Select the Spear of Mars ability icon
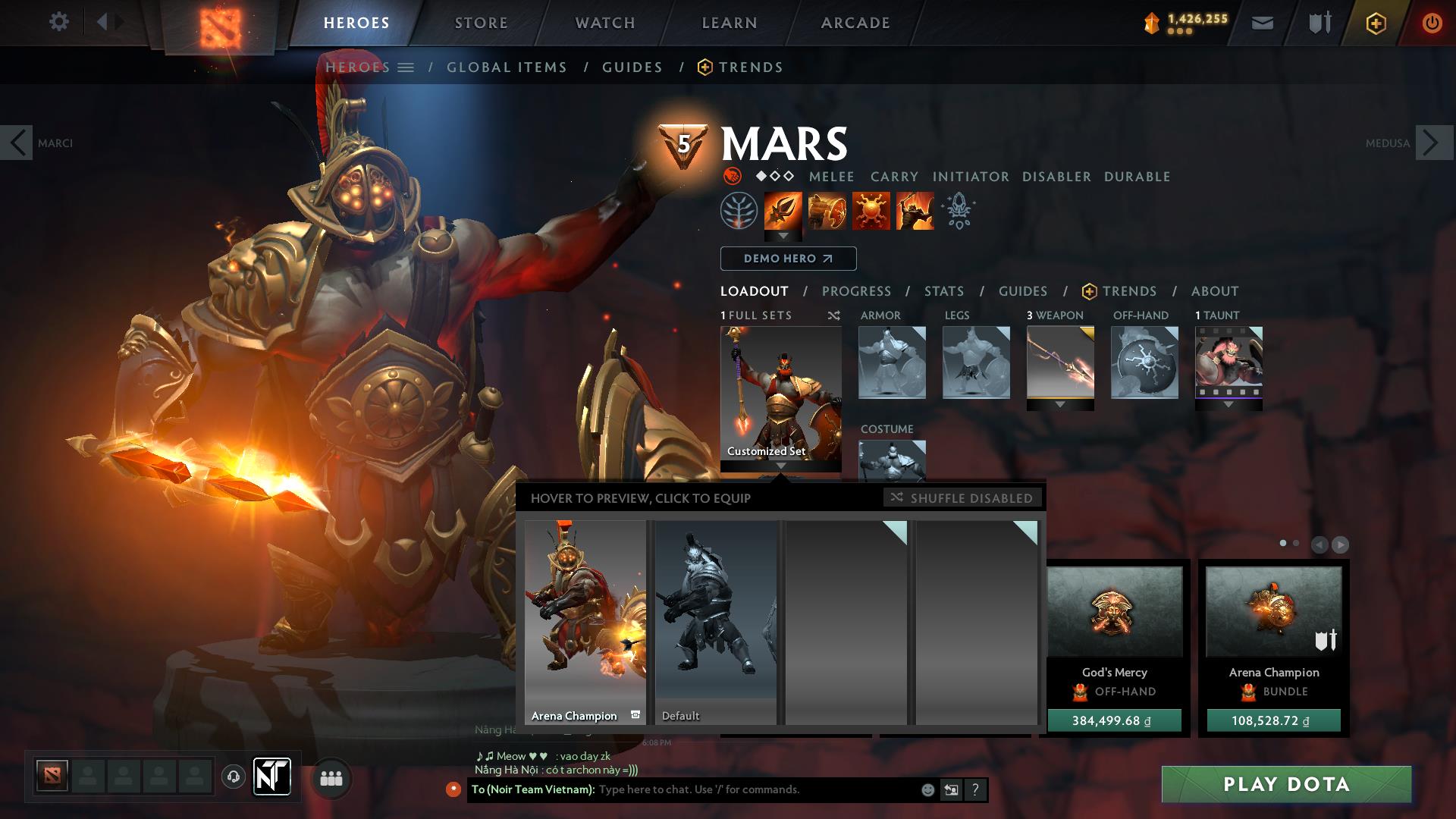Screen dimensions: 1456x819 pos(783,212)
